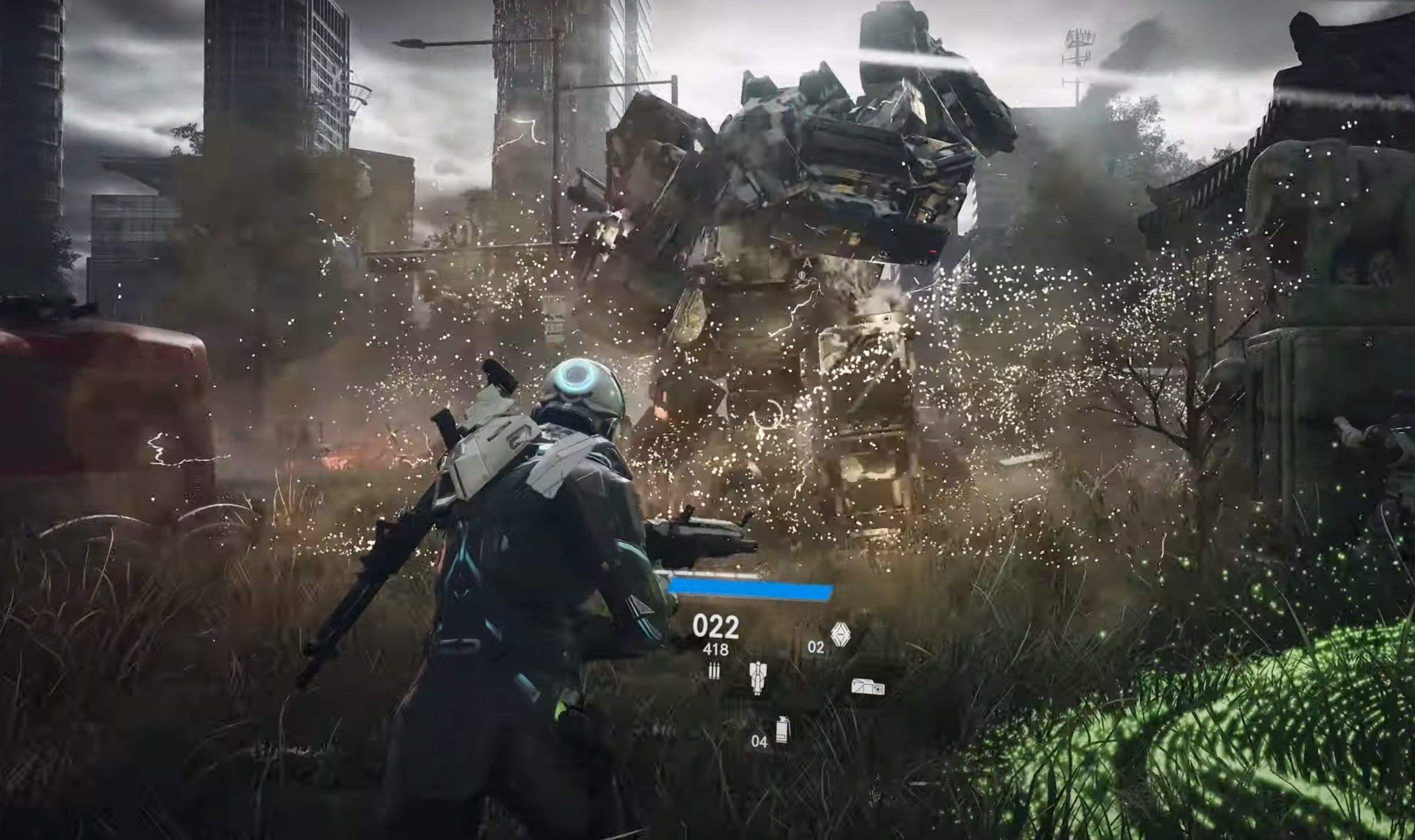
Task: Open the reserve ammo breakdown under 418
Action: [715, 650]
